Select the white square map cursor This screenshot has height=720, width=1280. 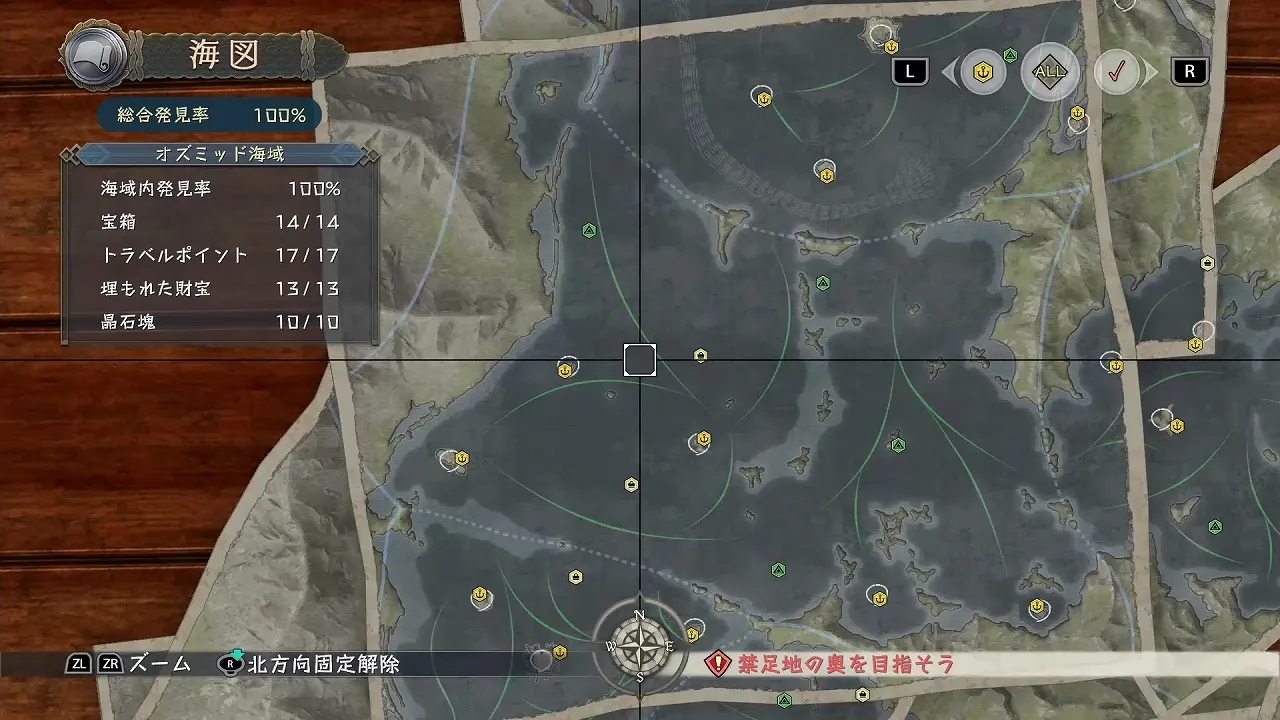(x=639, y=360)
